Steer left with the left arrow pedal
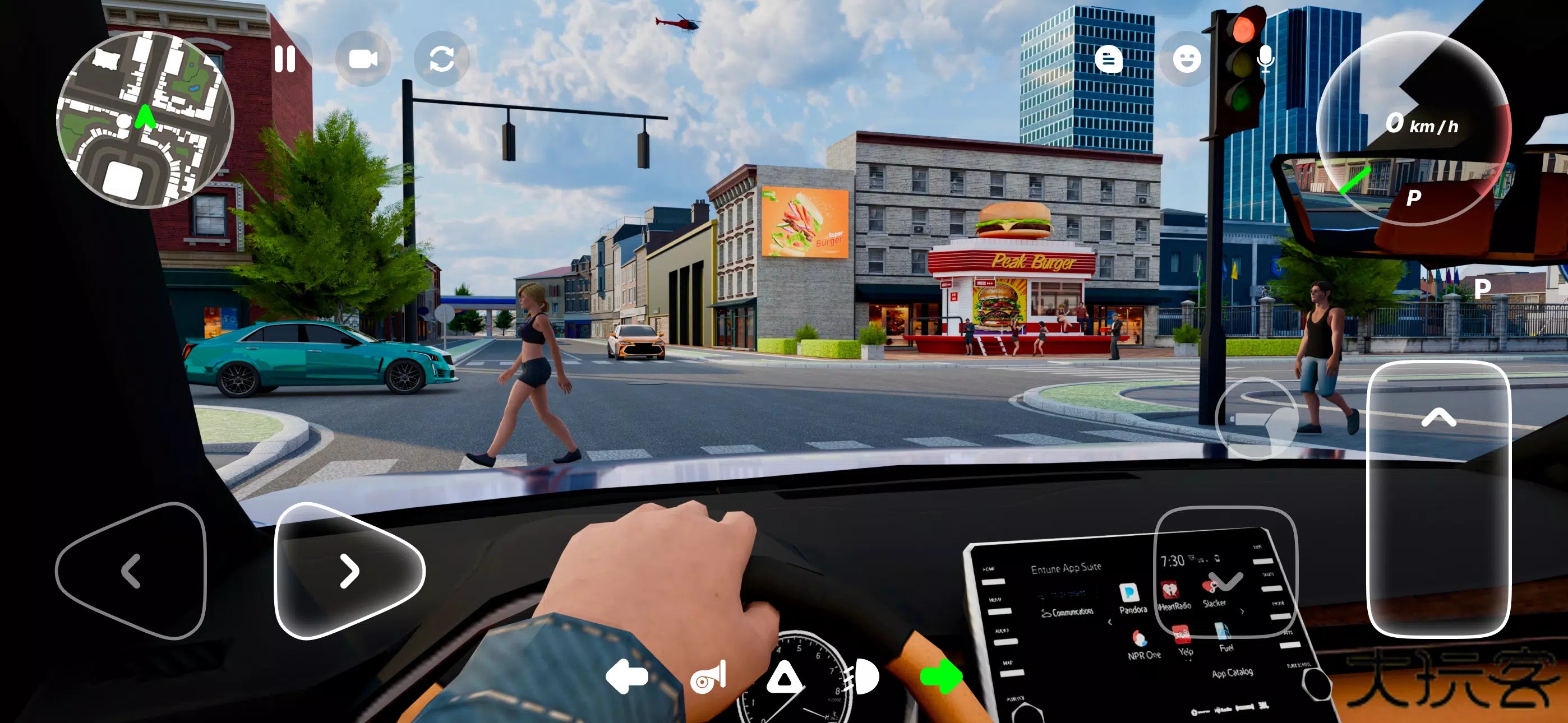This screenshot has height=723, width=1568. pos(131,571)
